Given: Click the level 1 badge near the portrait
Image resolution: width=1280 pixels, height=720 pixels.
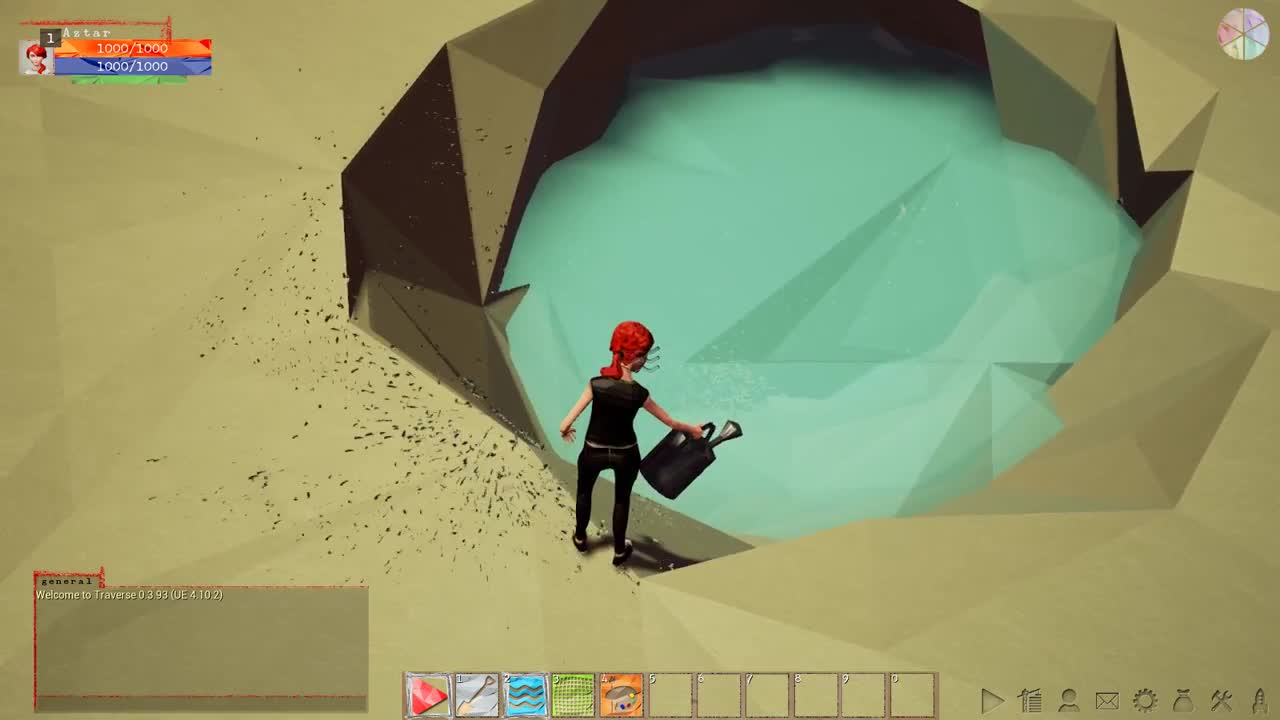Looking at the screenshot, I should coord(50,36).
